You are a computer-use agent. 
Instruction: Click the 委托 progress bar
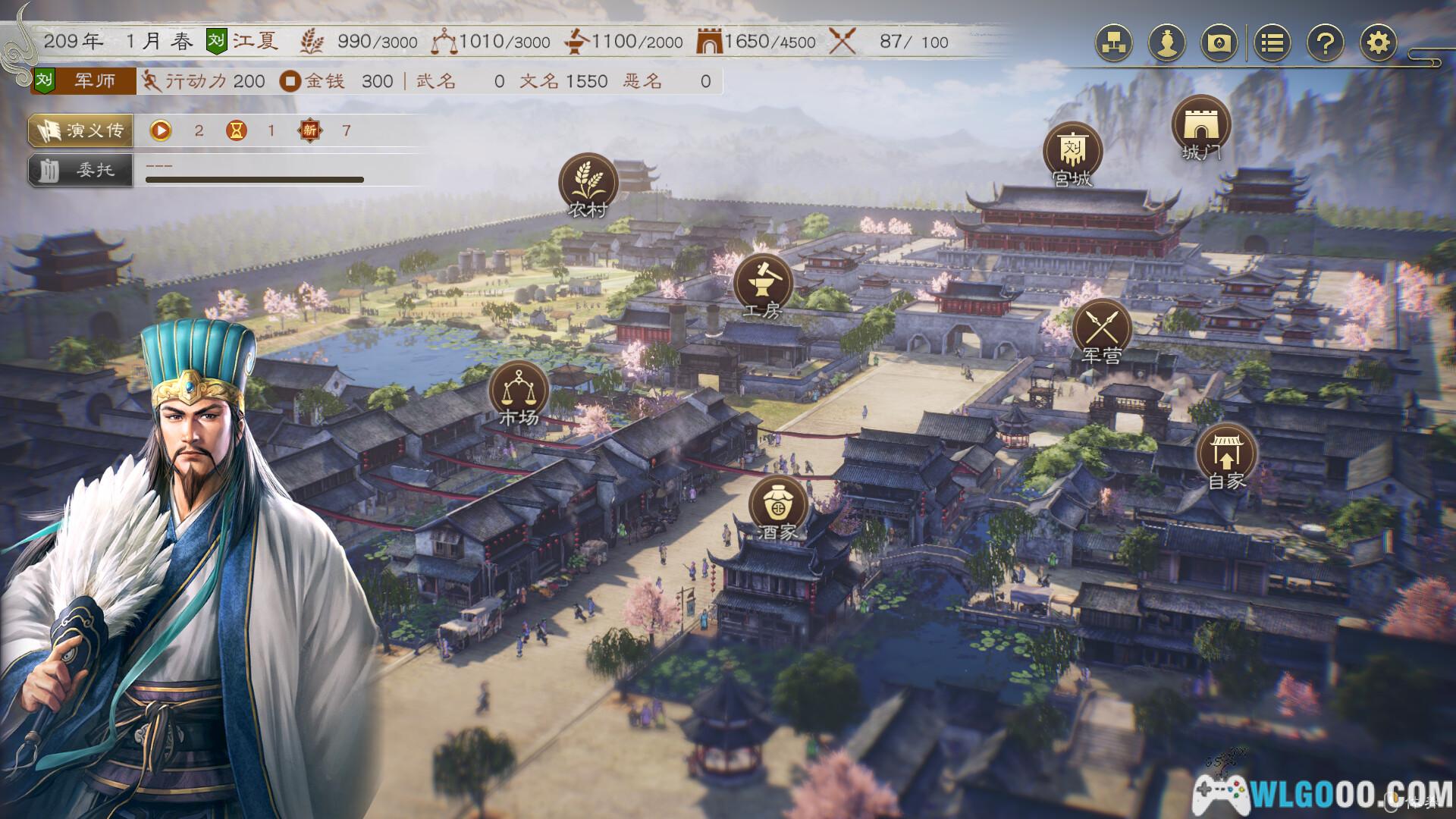[x=255, y=180]
